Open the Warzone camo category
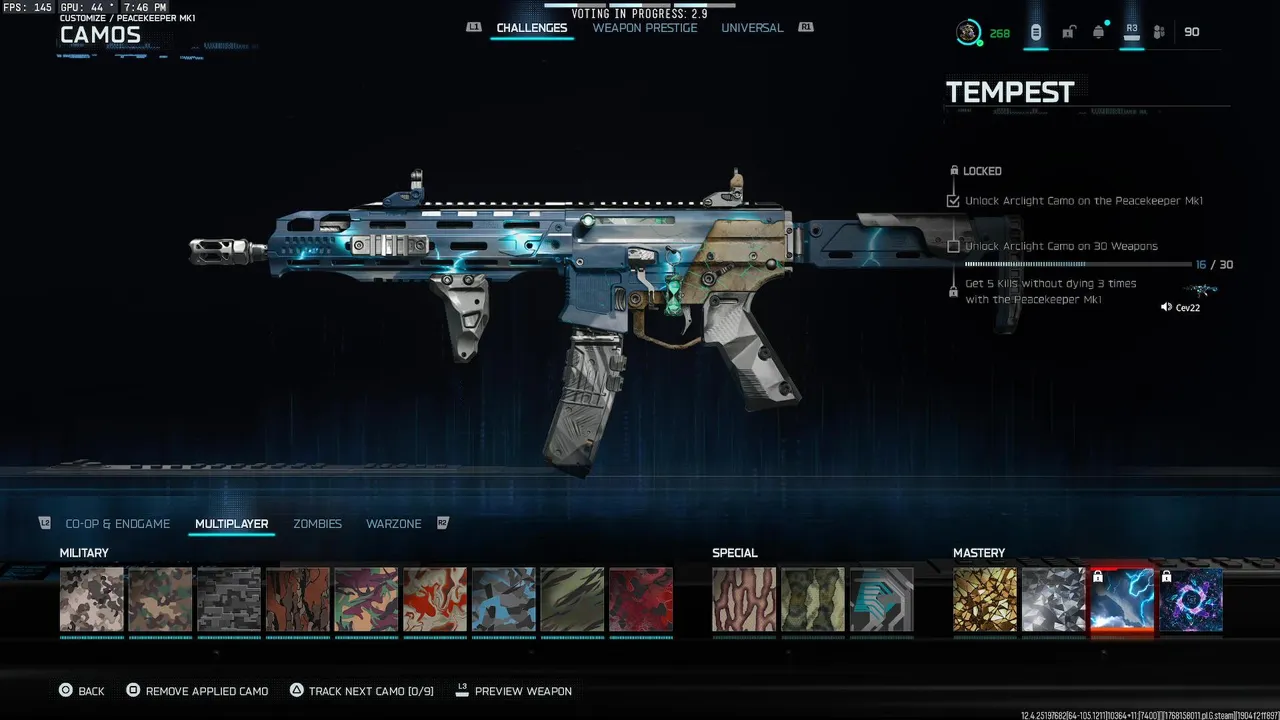Viewport: 1280px width, 720px height. [x=393, y=524]
